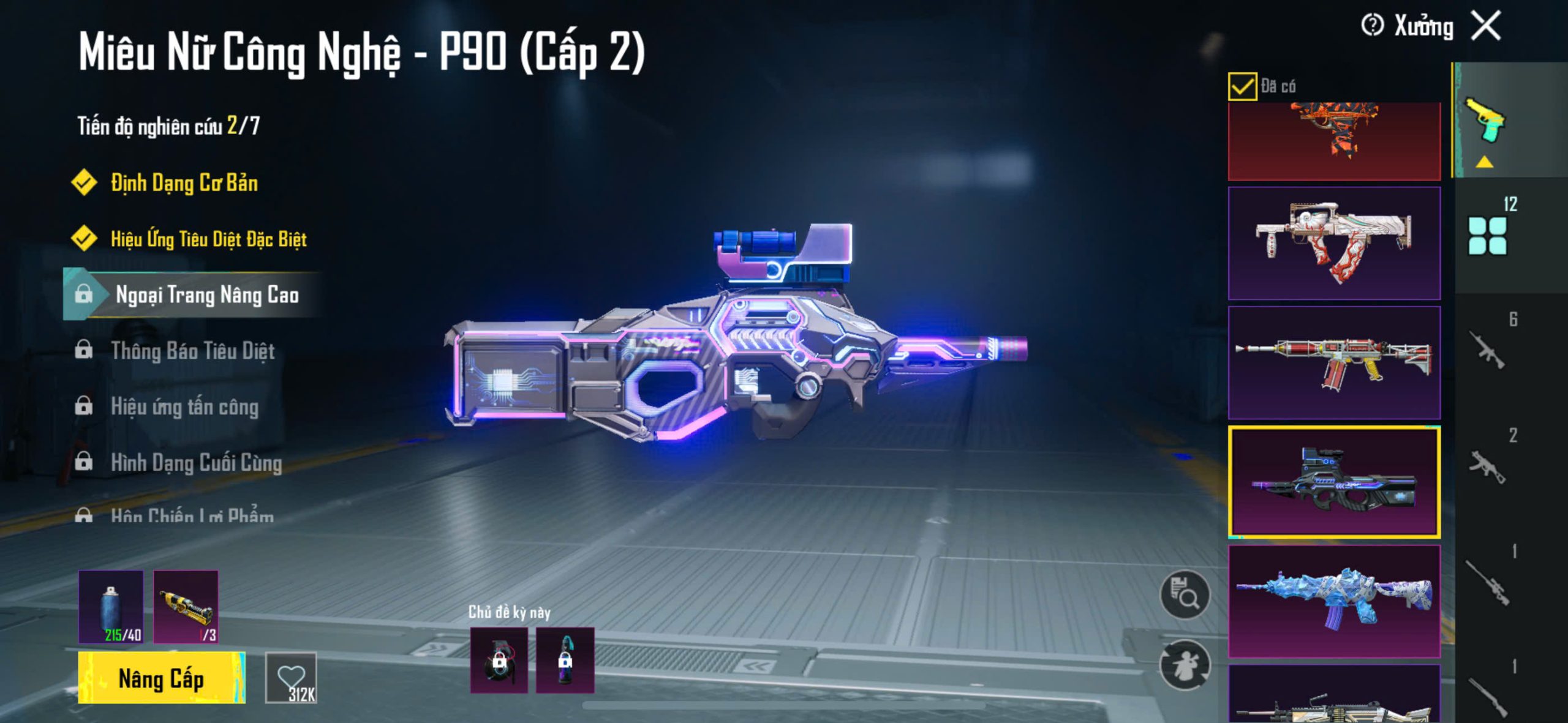The image size is (1568, 723).
Task: Close the workshop screen with X
Action: tap(1487, 26)
